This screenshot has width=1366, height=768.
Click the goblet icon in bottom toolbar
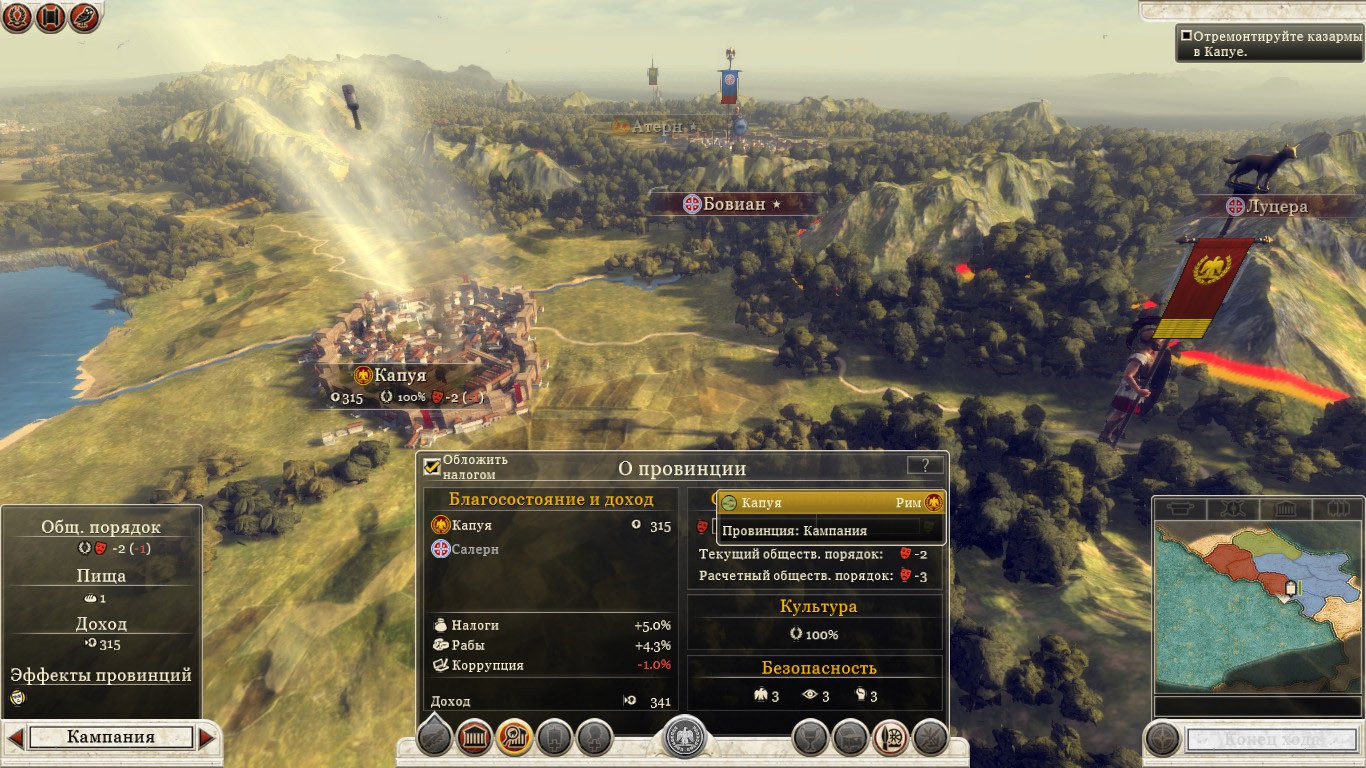click(810, 738)
